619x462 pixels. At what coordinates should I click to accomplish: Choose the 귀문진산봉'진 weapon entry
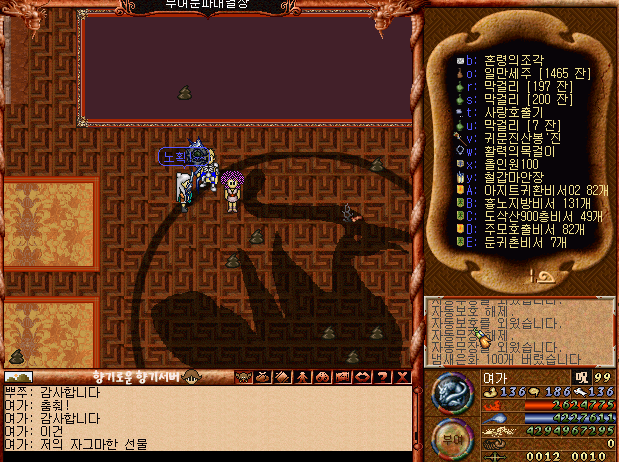point(515,138)
